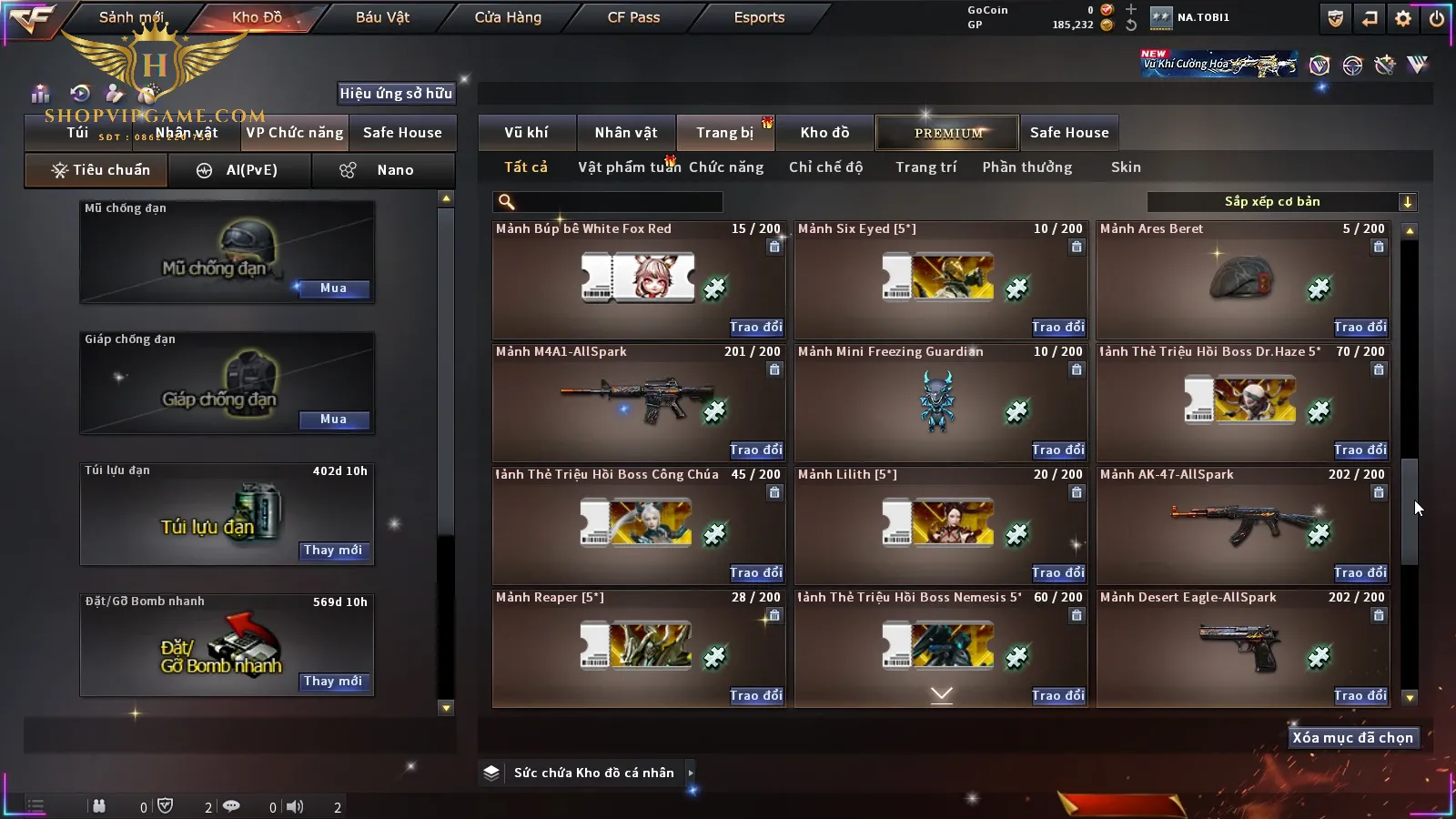Open the Cửa Hàng shop menu

508,17
